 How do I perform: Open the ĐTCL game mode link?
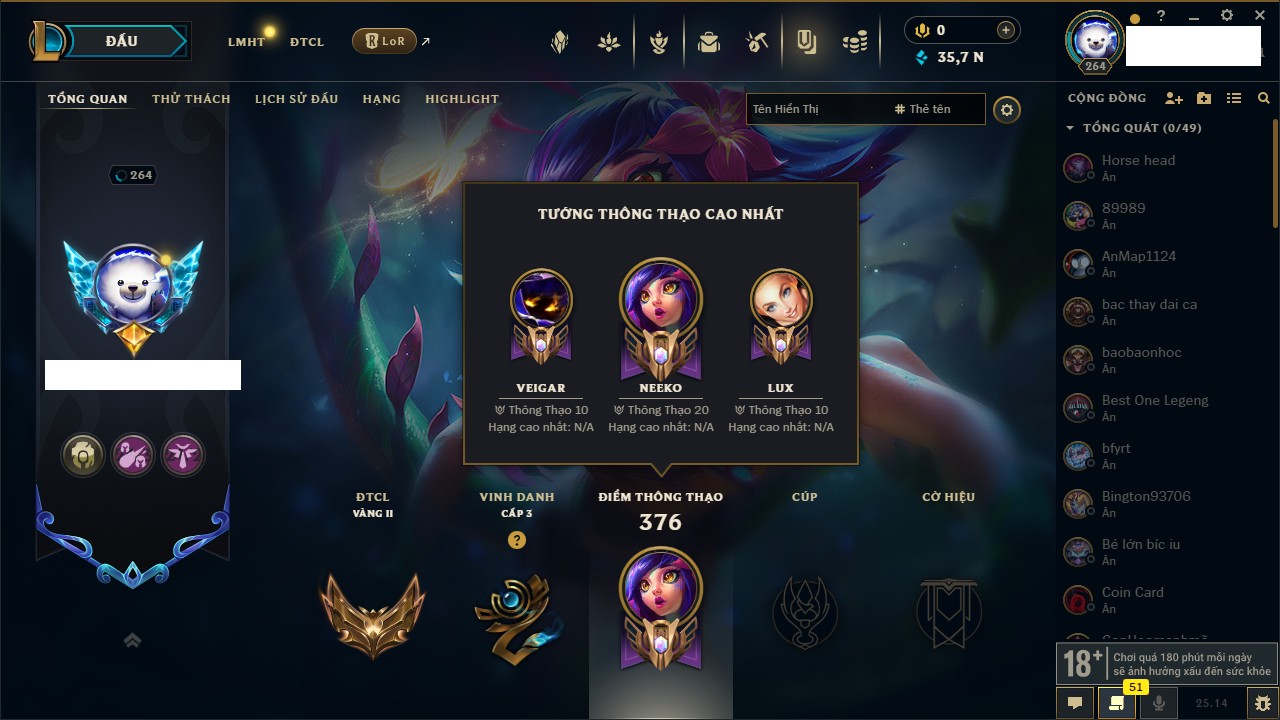point(306,42)
